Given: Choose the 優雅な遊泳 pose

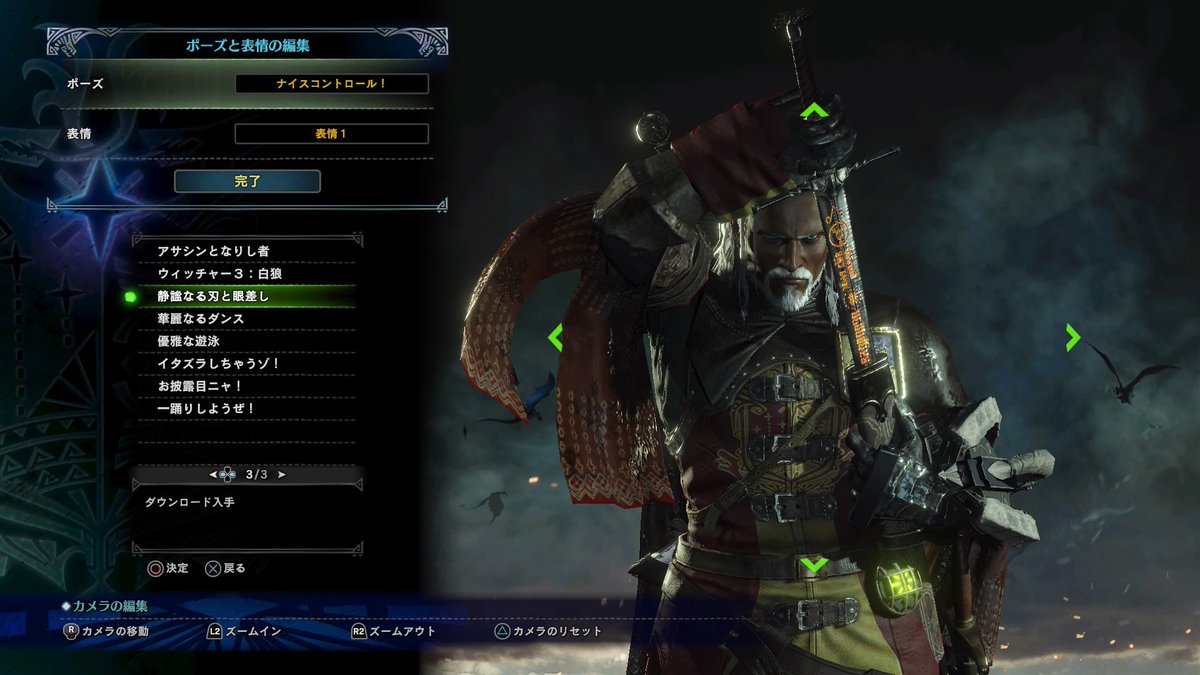Looking at the screenshot, I should click(188, 341).
